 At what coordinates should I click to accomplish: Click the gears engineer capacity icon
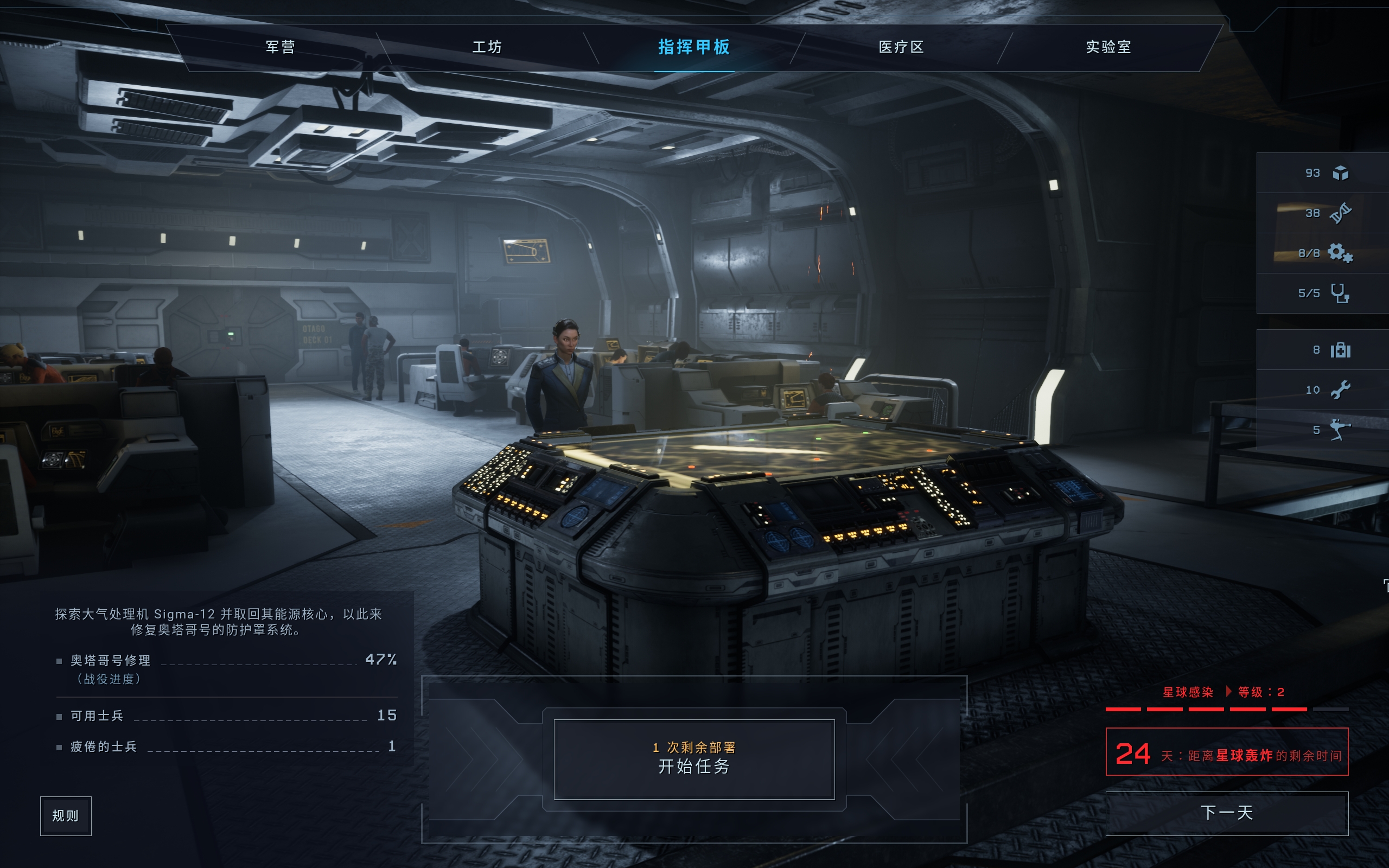(1340, 253)
